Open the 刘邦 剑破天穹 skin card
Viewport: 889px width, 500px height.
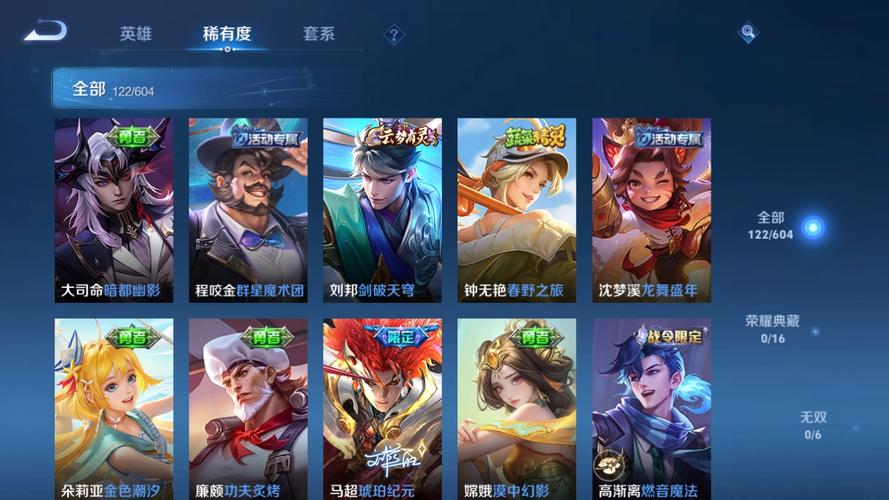tap(382, 210)
